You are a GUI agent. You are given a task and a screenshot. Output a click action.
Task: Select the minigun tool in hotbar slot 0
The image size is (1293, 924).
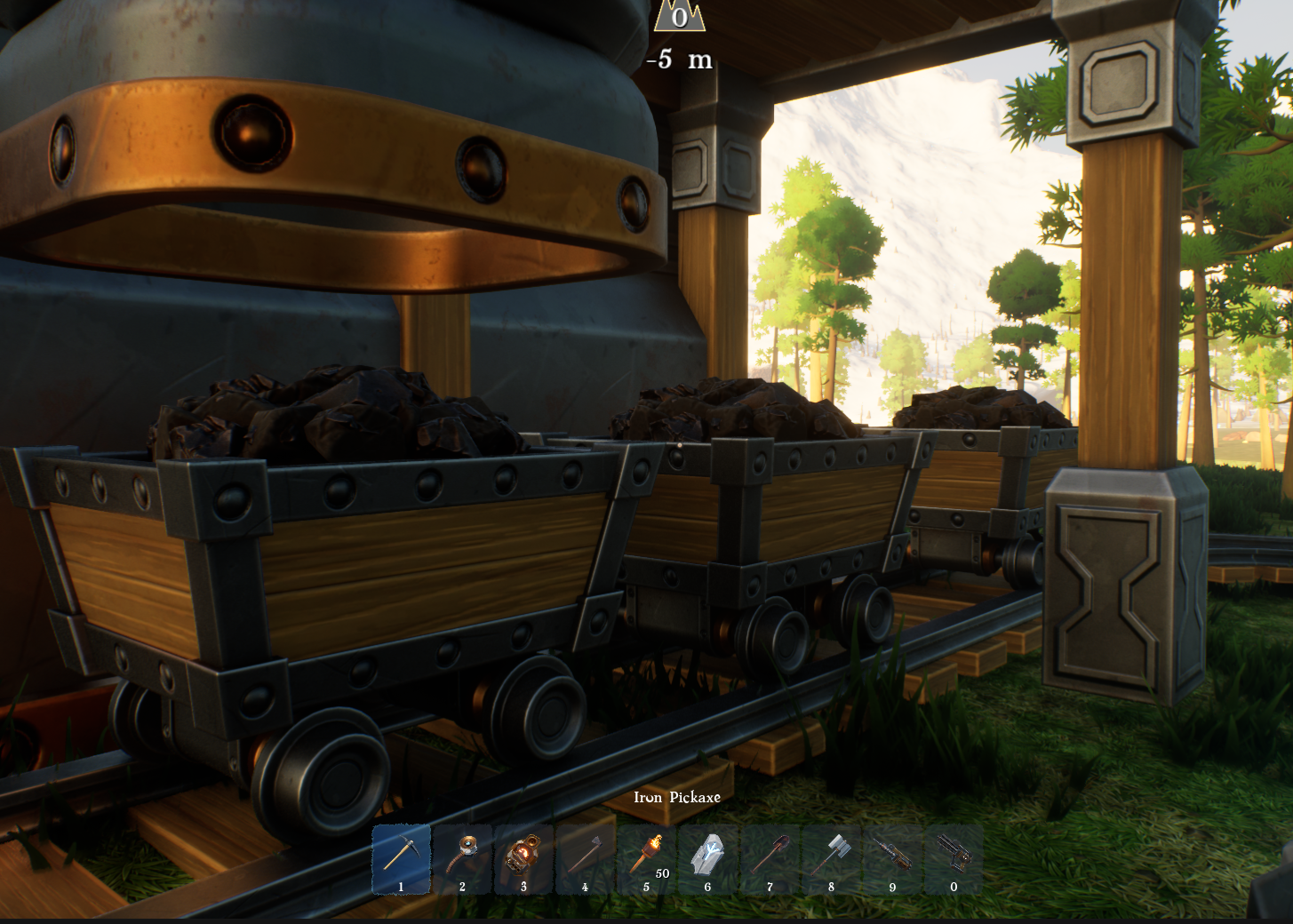click(953, 856)
